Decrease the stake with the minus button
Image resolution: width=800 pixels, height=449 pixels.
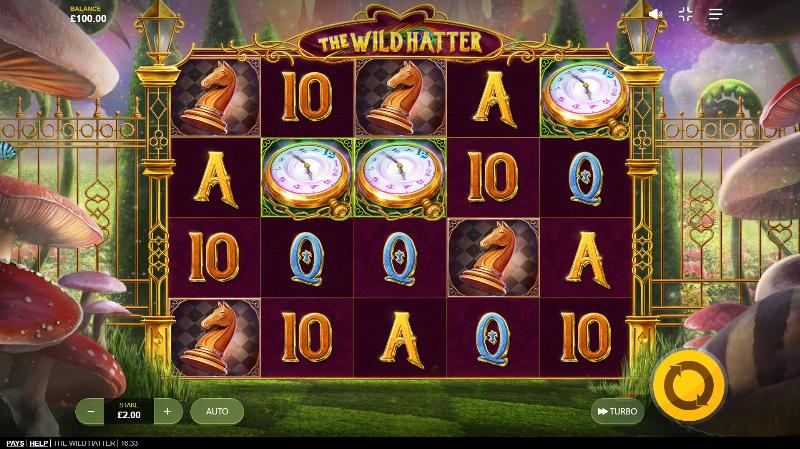[x=91, y=411]
